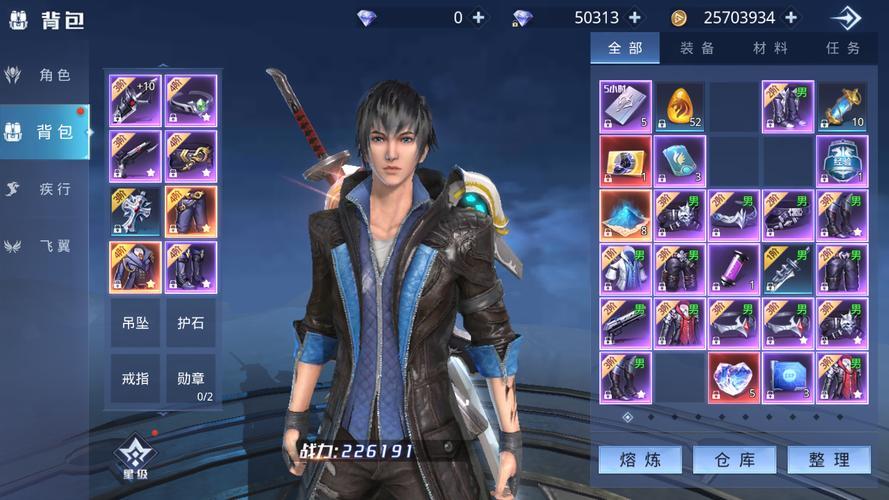Sort the bag with 整理

[x=828, y=460]
